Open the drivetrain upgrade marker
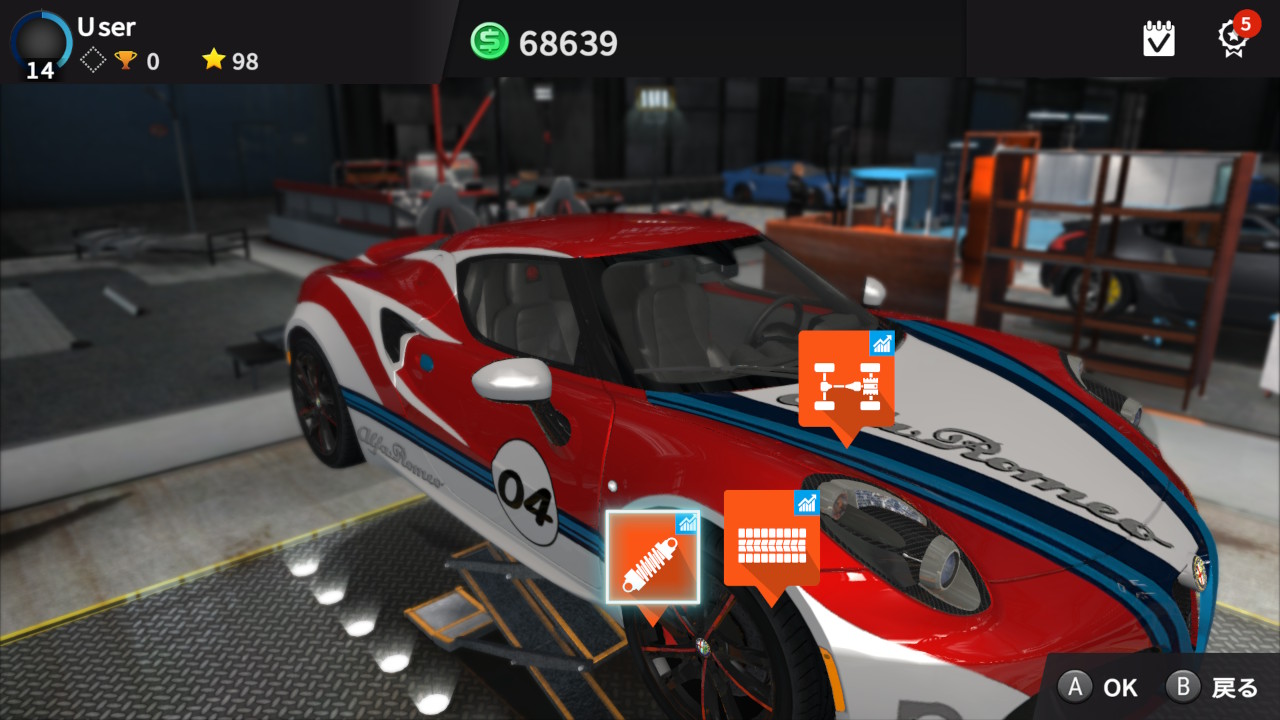This screenshot has width=1280, height=720. pos(845,380)
